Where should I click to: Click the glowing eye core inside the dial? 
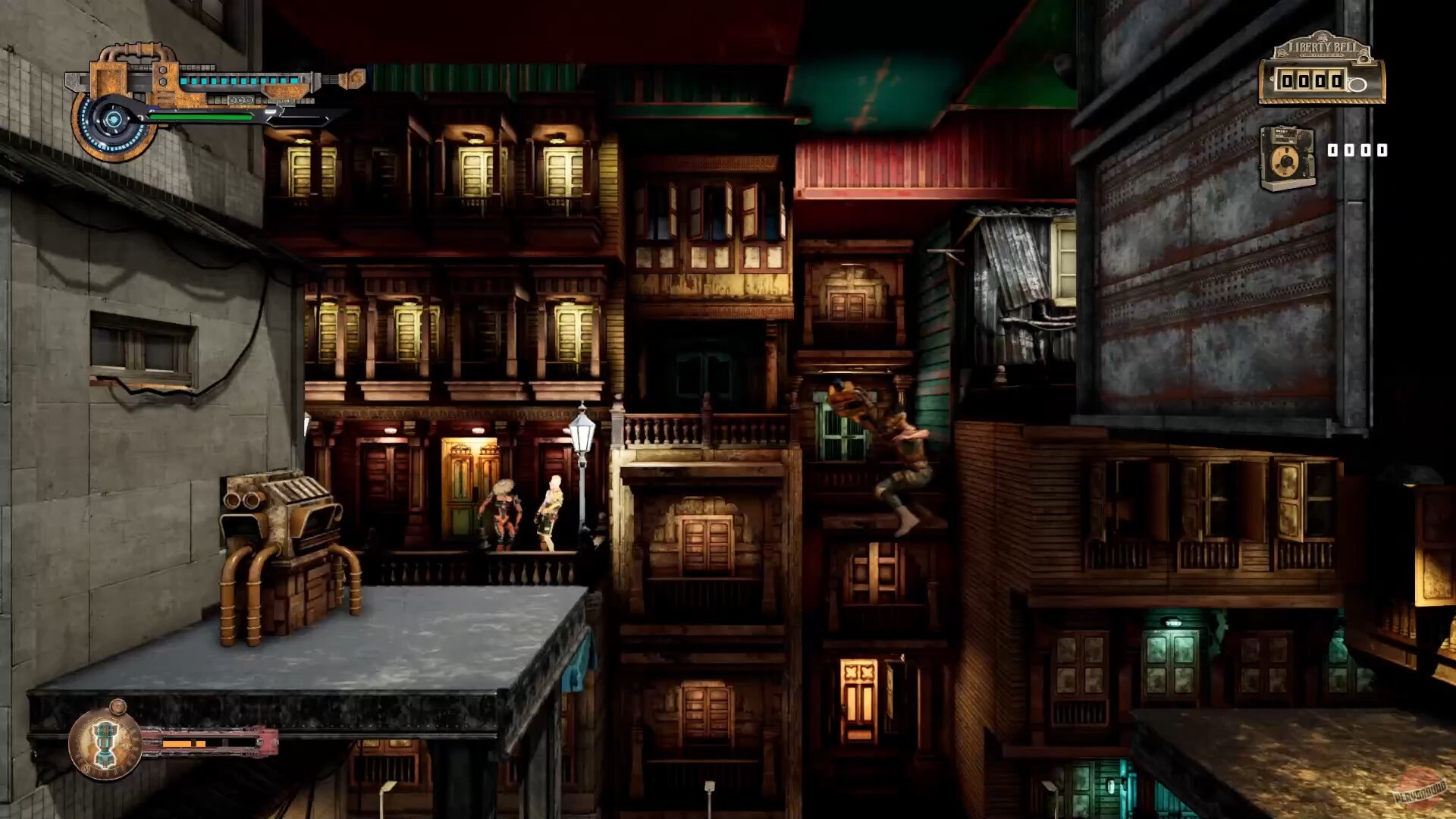pos(112,119)
